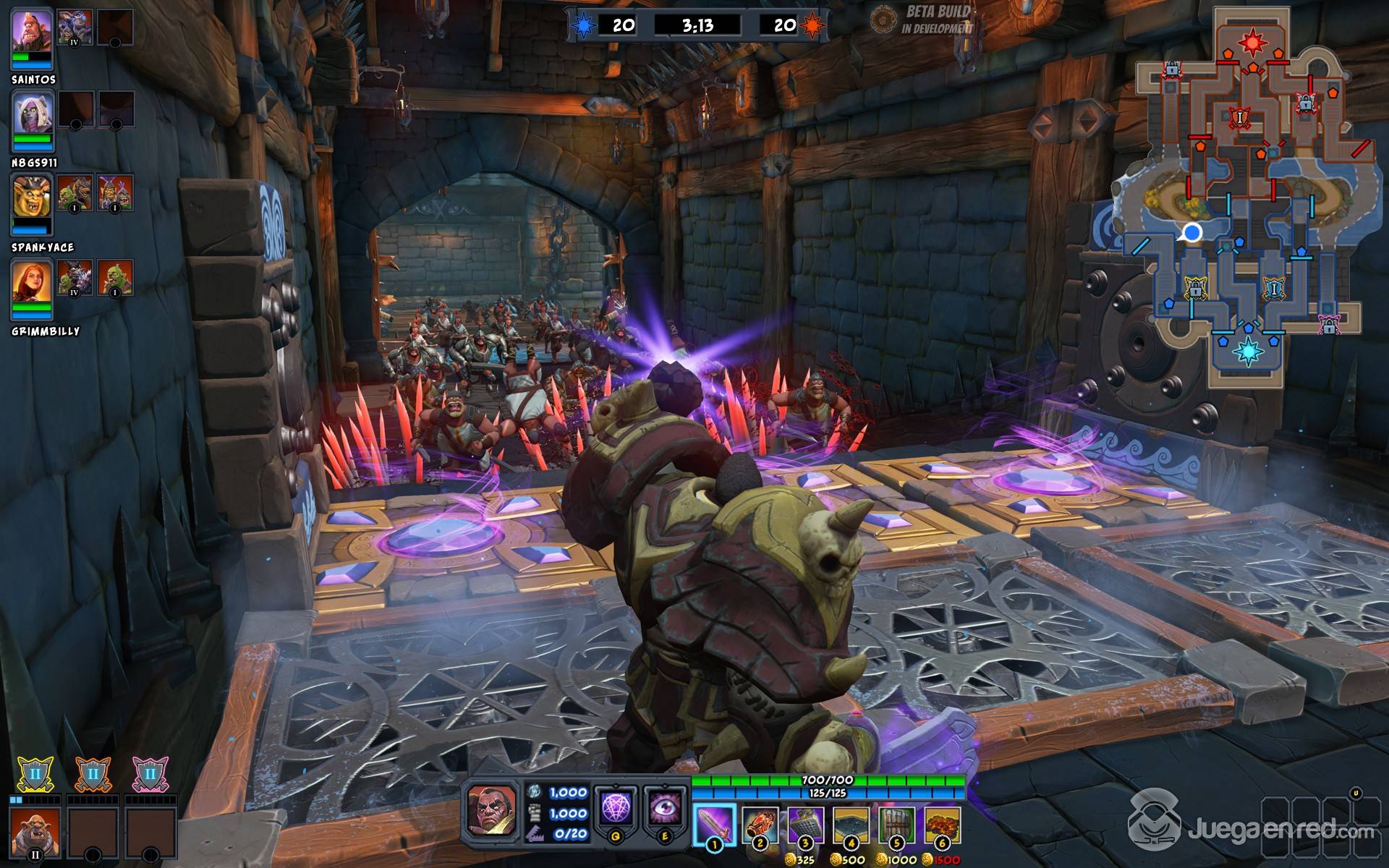Activate the purple eye ability
This screenshot has height=868, width=1389.
(x=664, y=808)
